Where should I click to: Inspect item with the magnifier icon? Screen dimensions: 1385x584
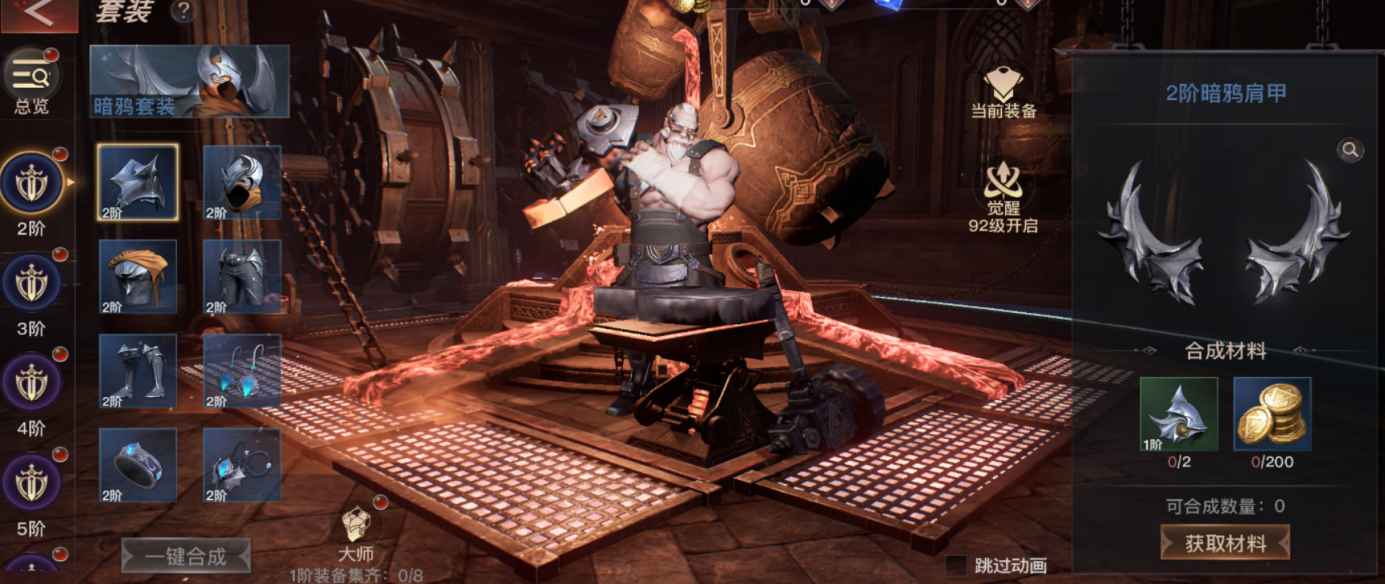(1350, 150)
